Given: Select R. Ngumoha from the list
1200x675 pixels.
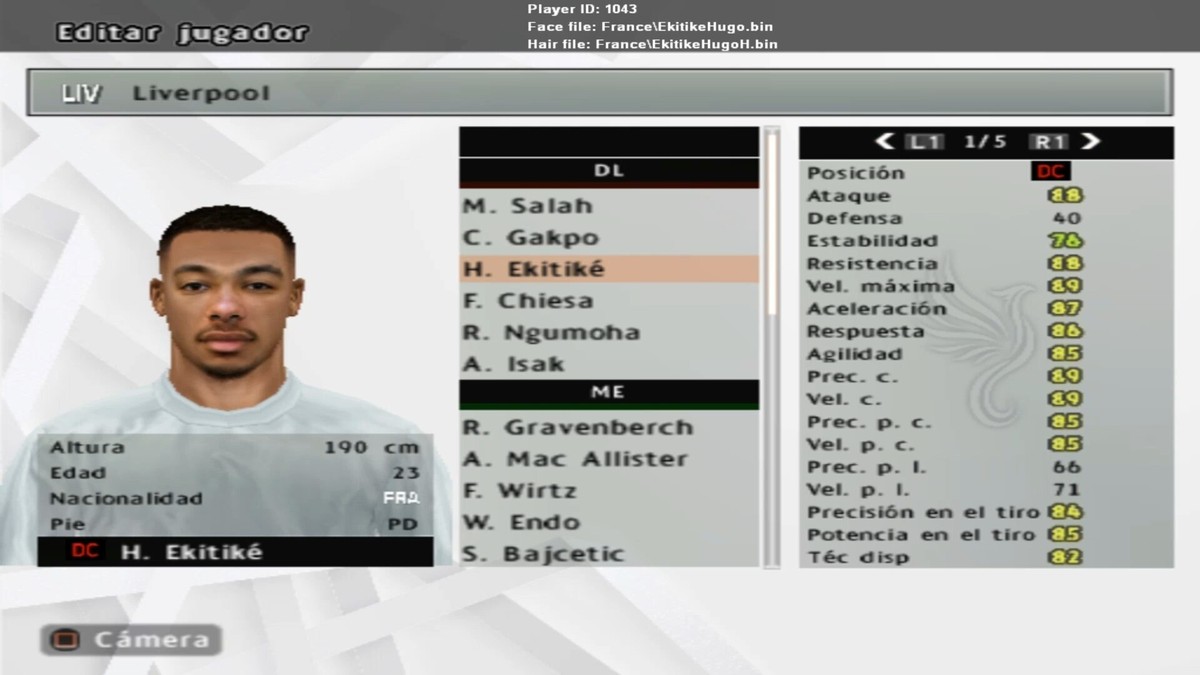Looking at the screenshot, I should [x=551, y=333].
